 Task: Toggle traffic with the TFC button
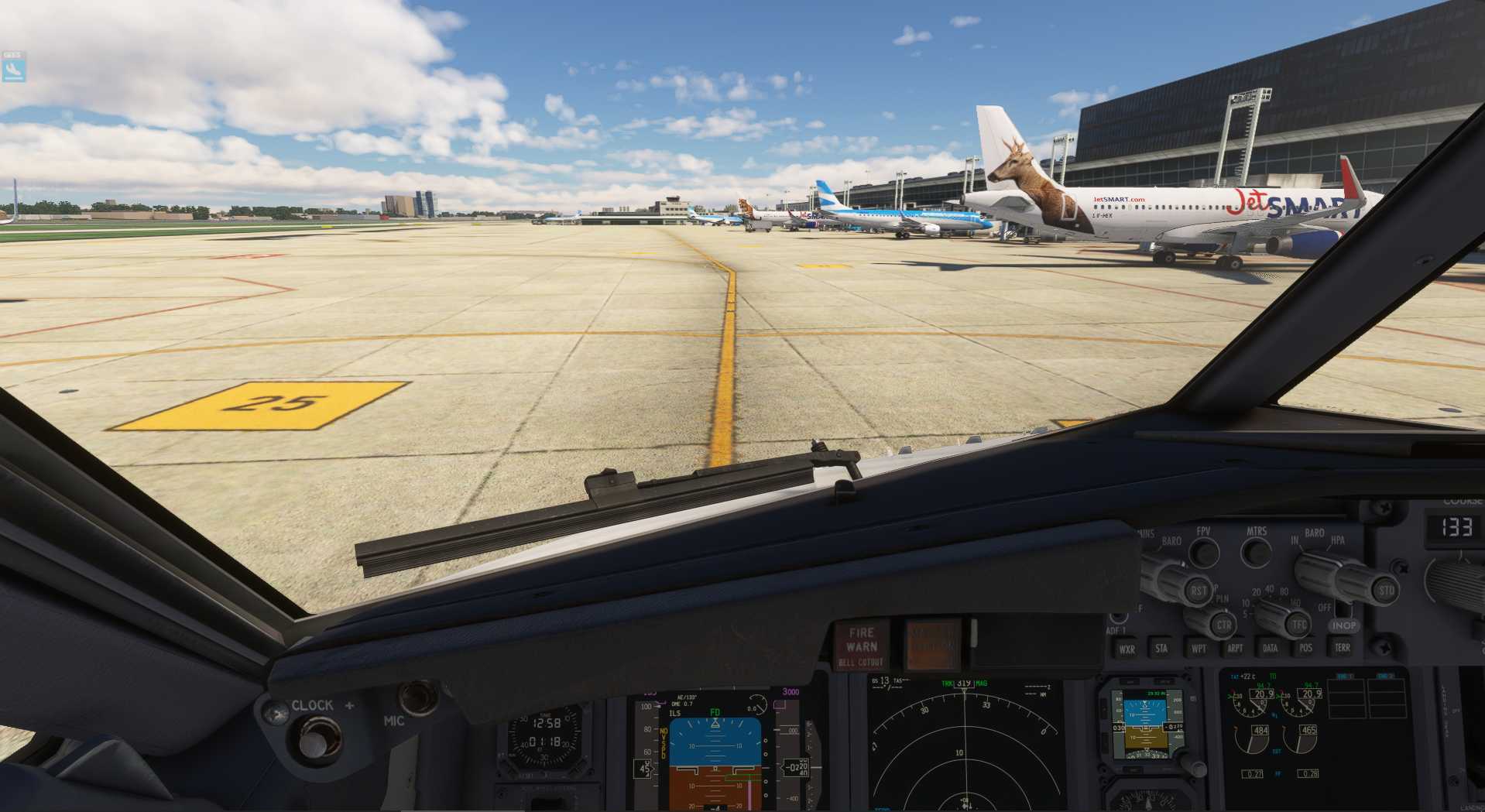pyautogui.click(x=1298, y=625)
